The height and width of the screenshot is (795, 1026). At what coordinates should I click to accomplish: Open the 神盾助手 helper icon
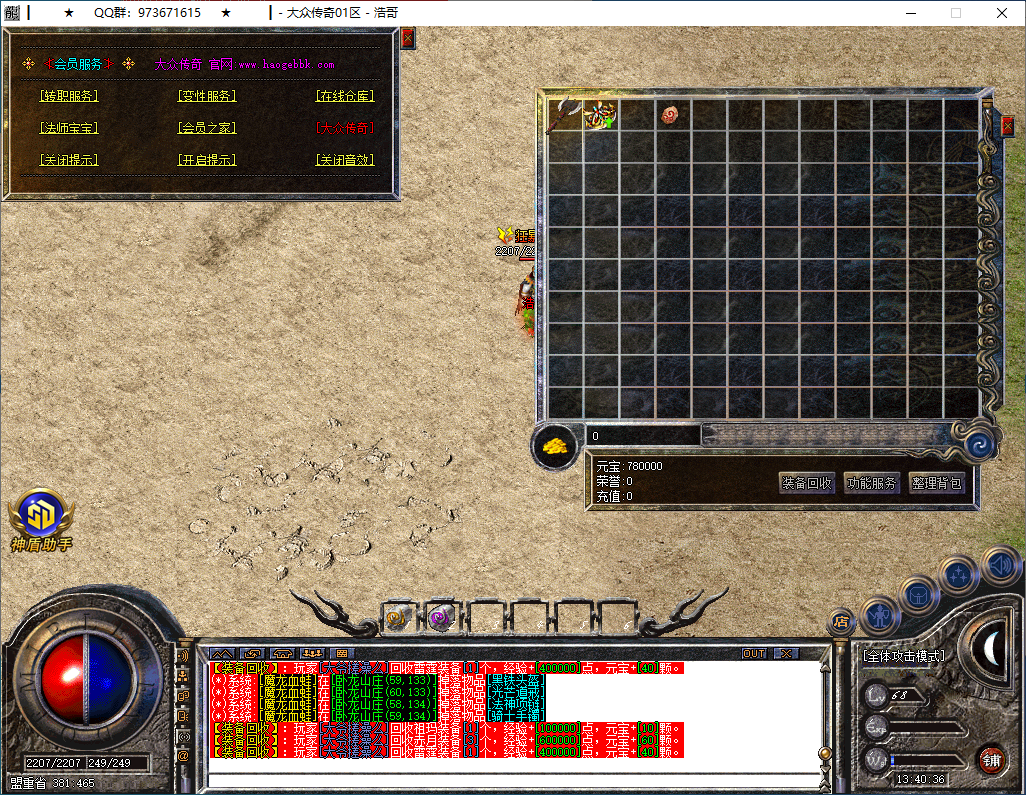(x=40, y=517)
